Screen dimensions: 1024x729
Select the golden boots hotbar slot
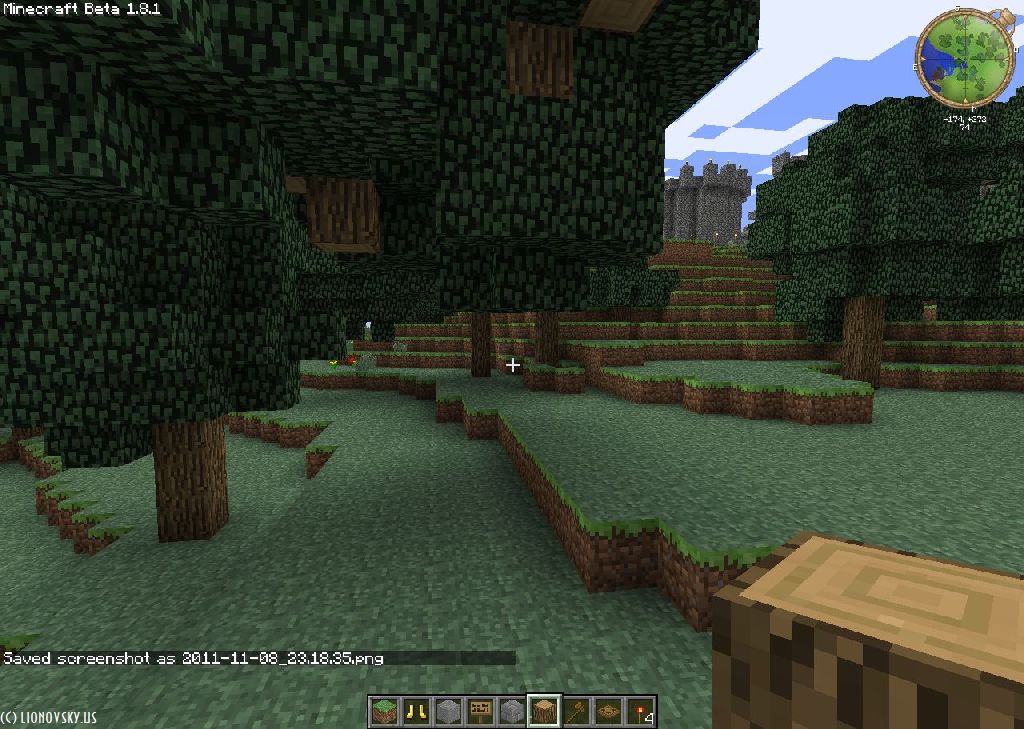click(416, 712)
